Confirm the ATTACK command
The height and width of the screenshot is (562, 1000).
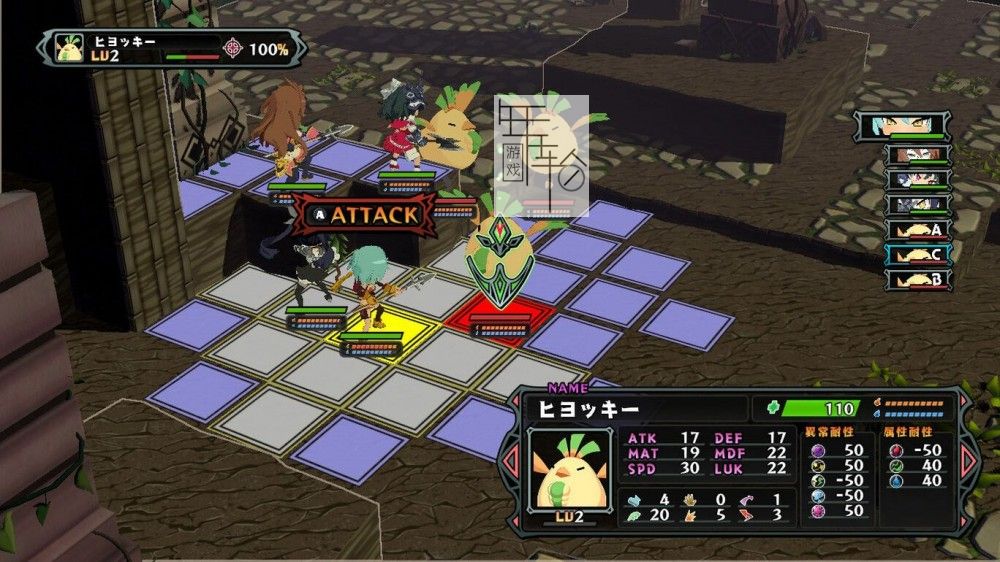[x=364, y=213]
